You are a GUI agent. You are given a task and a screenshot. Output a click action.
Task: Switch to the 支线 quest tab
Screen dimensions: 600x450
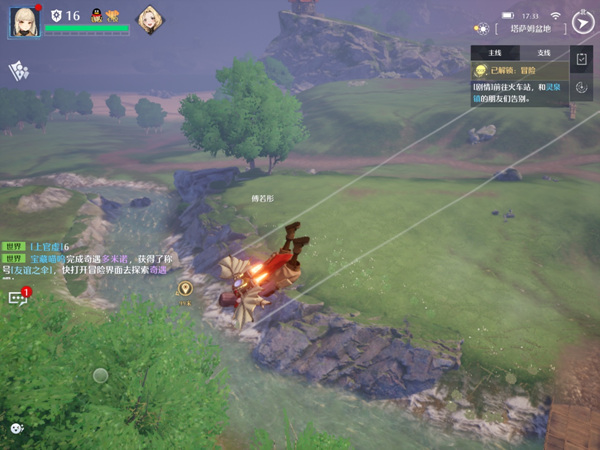coord(544,52)
